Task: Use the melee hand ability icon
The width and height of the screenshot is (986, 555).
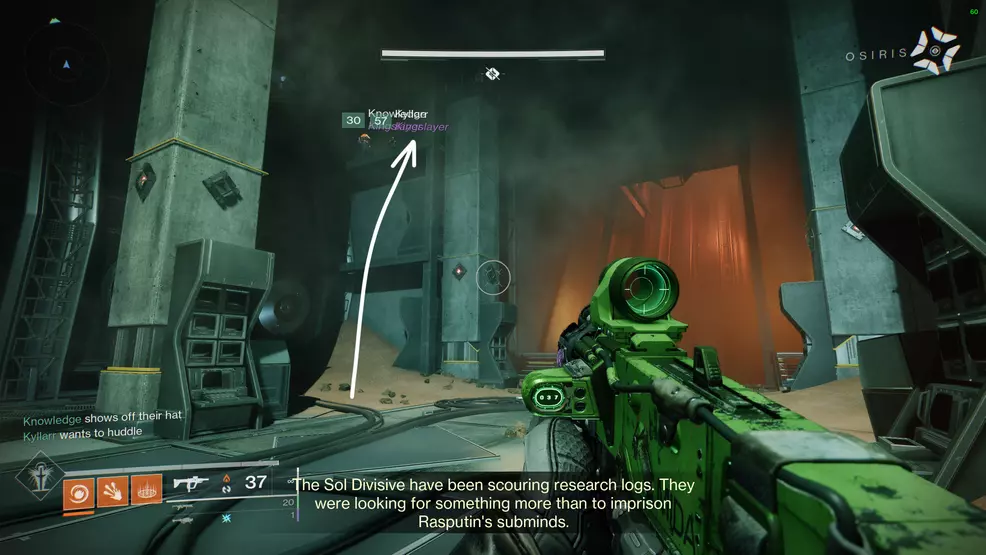Action: coord(112,491)
